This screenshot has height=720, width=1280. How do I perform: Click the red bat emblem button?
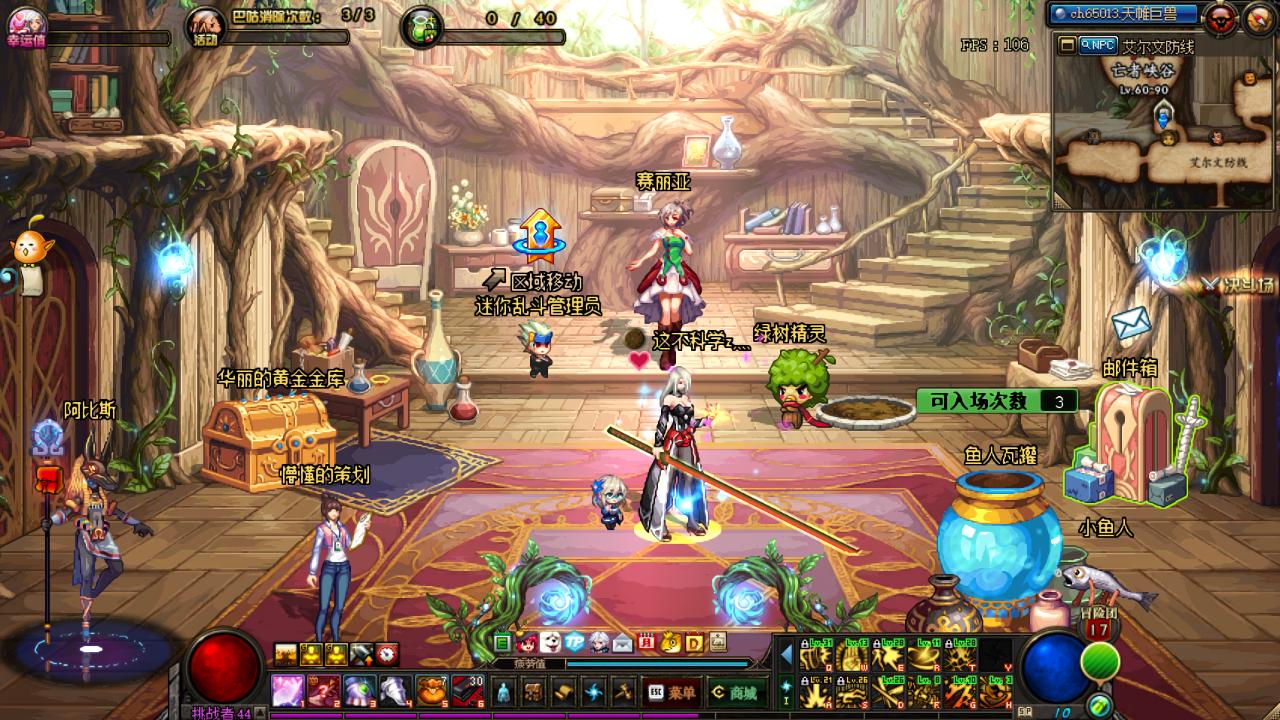tap(1220, 17)
